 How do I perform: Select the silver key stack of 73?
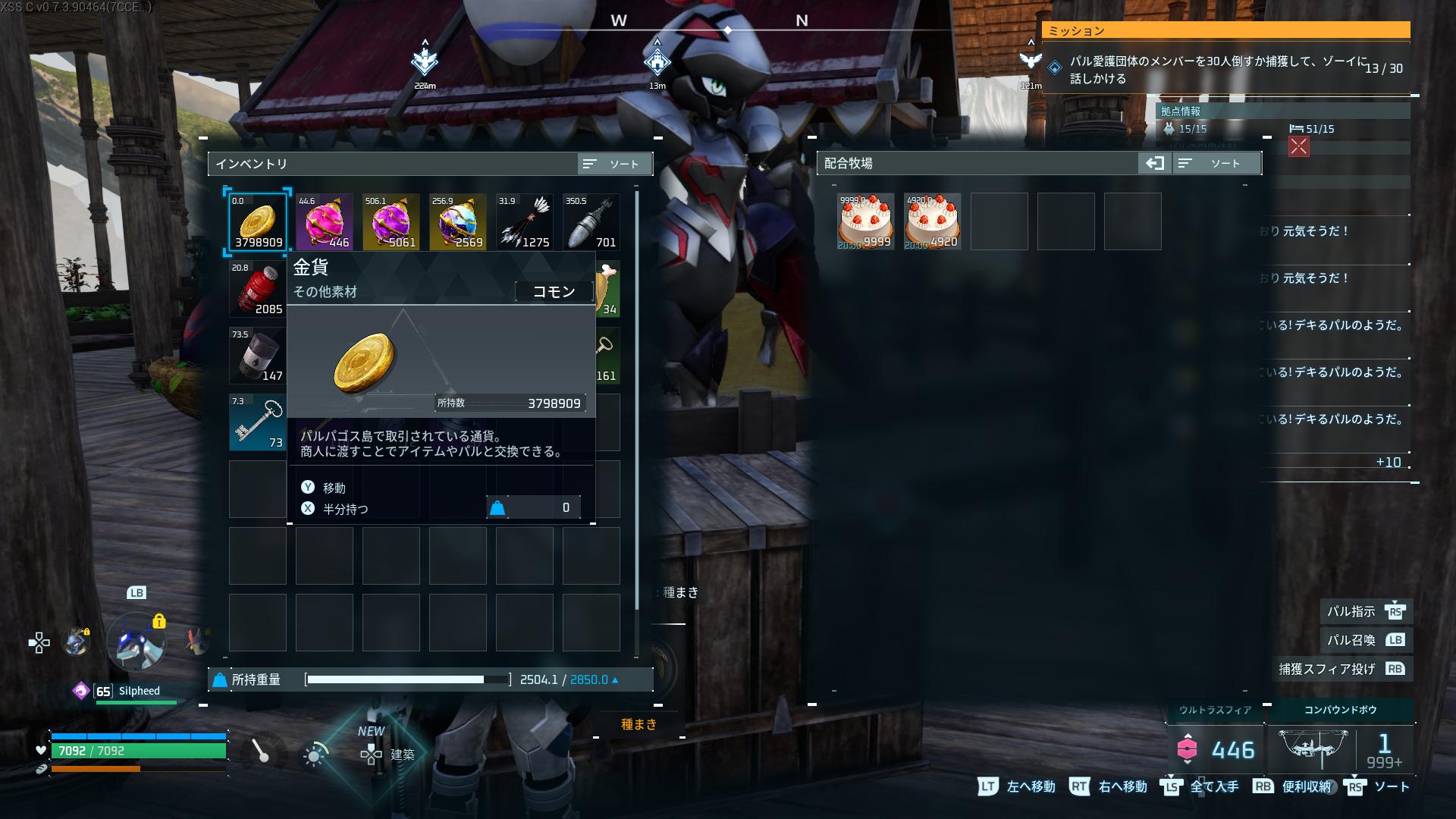[258, 422]
